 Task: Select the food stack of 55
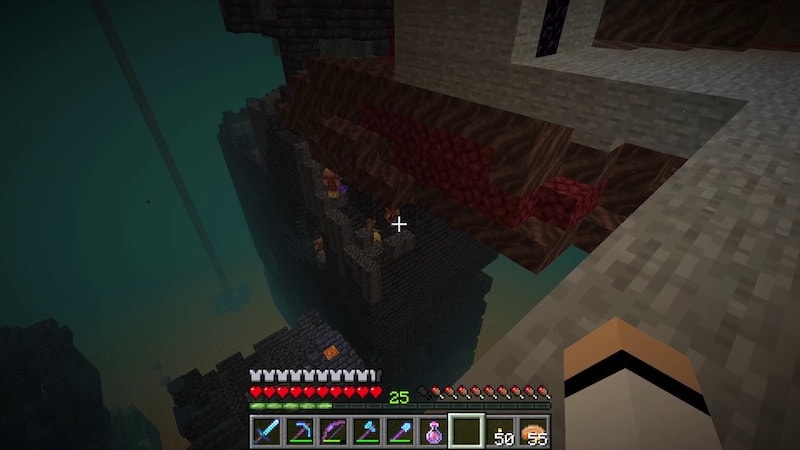pos(534,432)
